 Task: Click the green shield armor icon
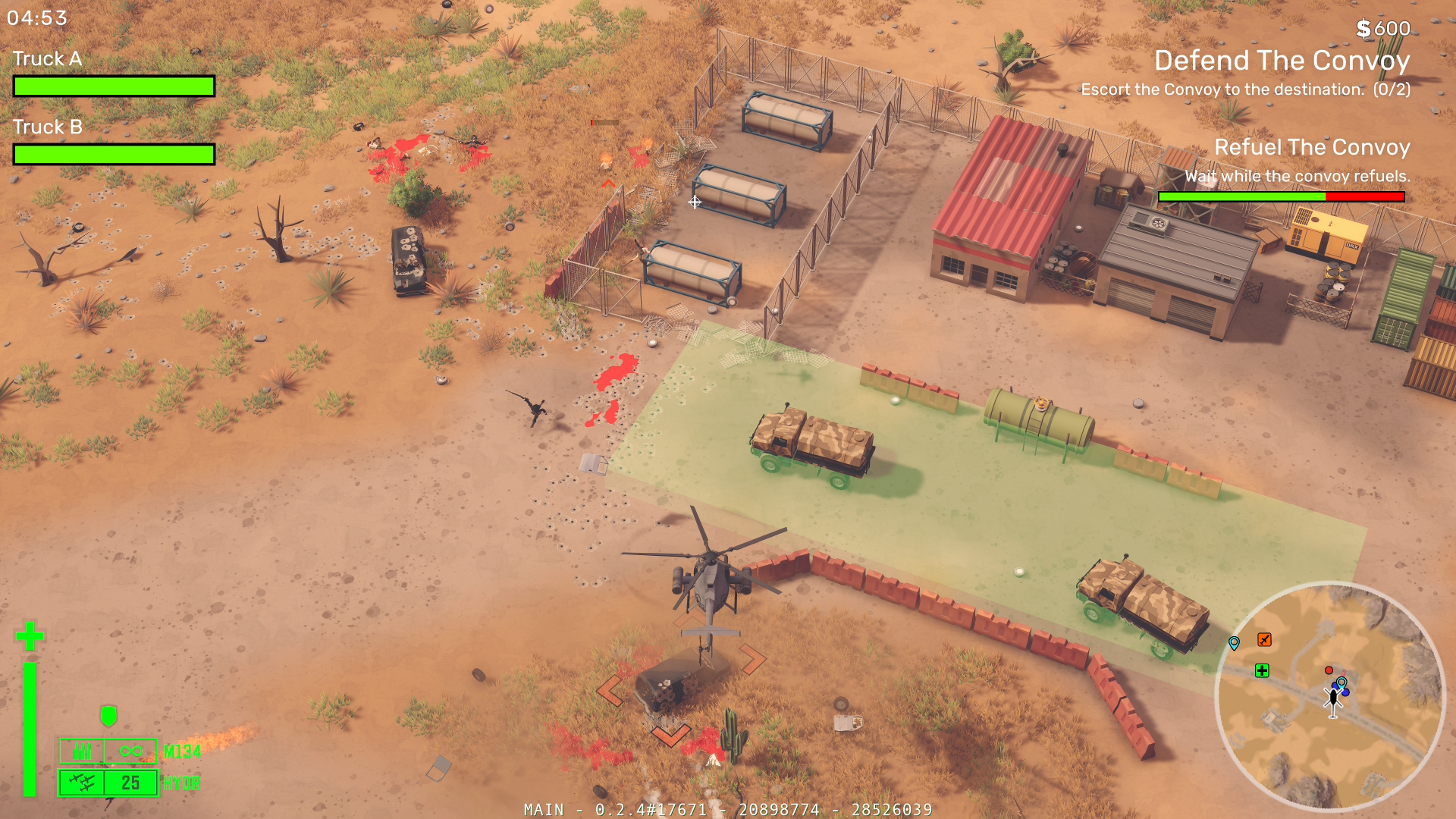tap(108, 715)
